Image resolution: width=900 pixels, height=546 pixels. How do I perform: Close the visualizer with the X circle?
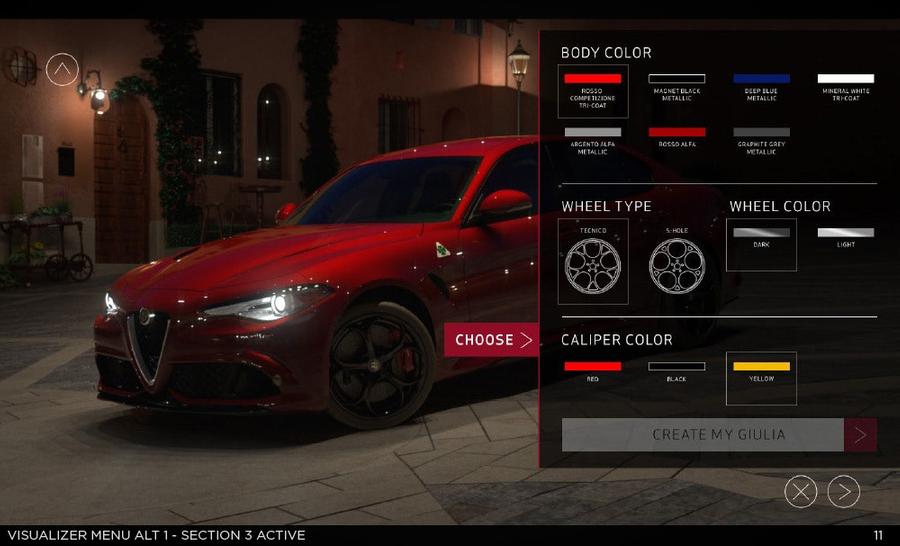(x=801, y=491)
